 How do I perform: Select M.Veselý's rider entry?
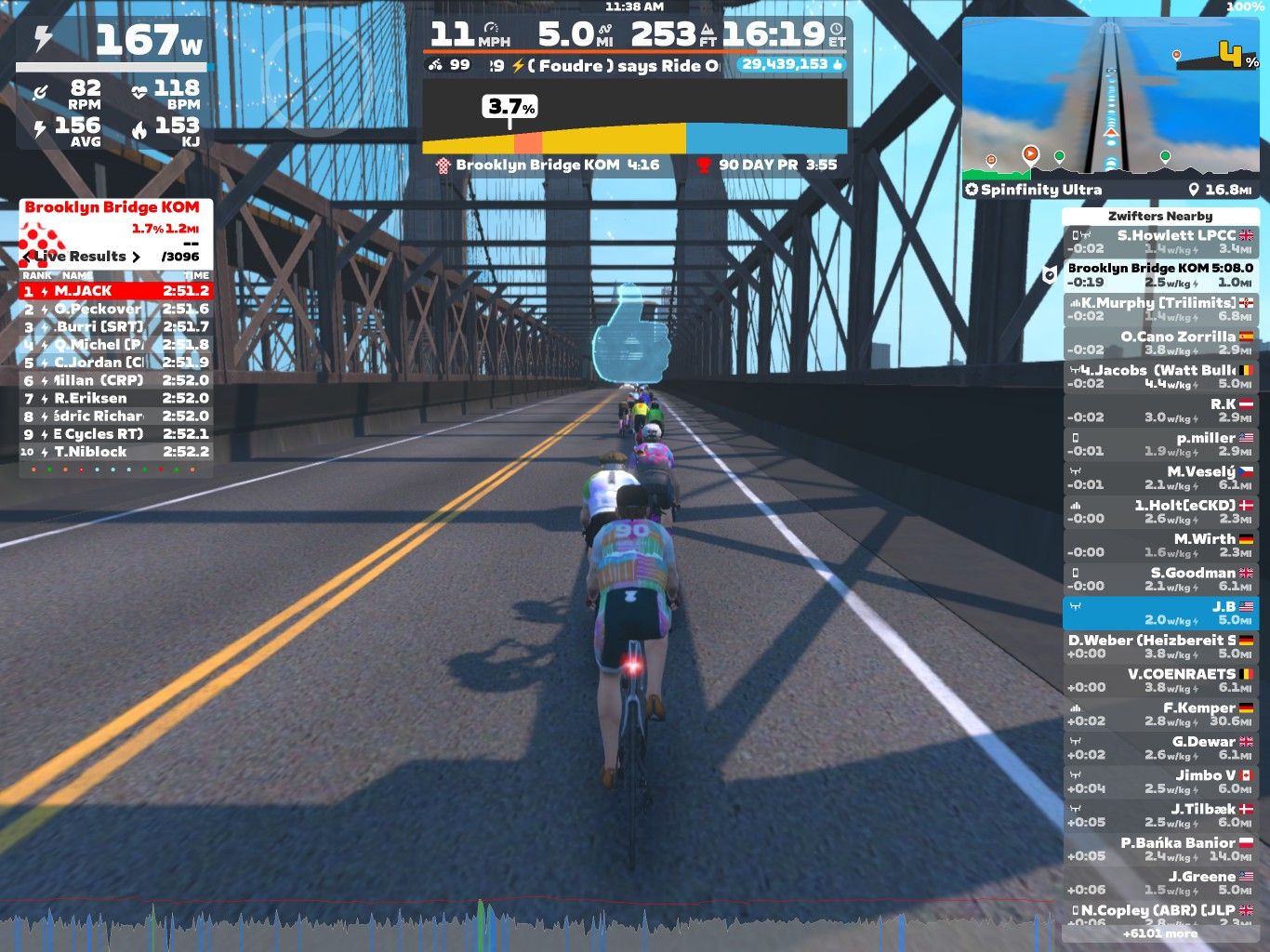tap(1160, 478)
